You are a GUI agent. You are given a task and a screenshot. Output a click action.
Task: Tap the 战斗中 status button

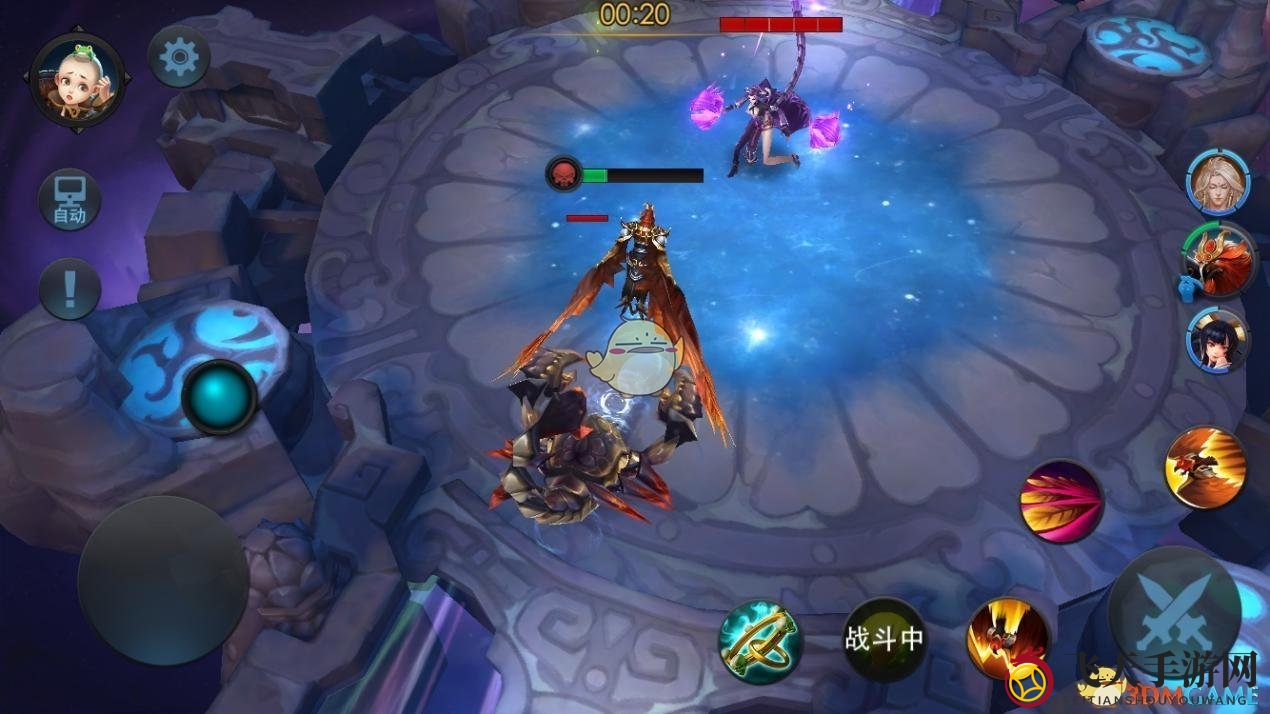(x=884, y=639)
